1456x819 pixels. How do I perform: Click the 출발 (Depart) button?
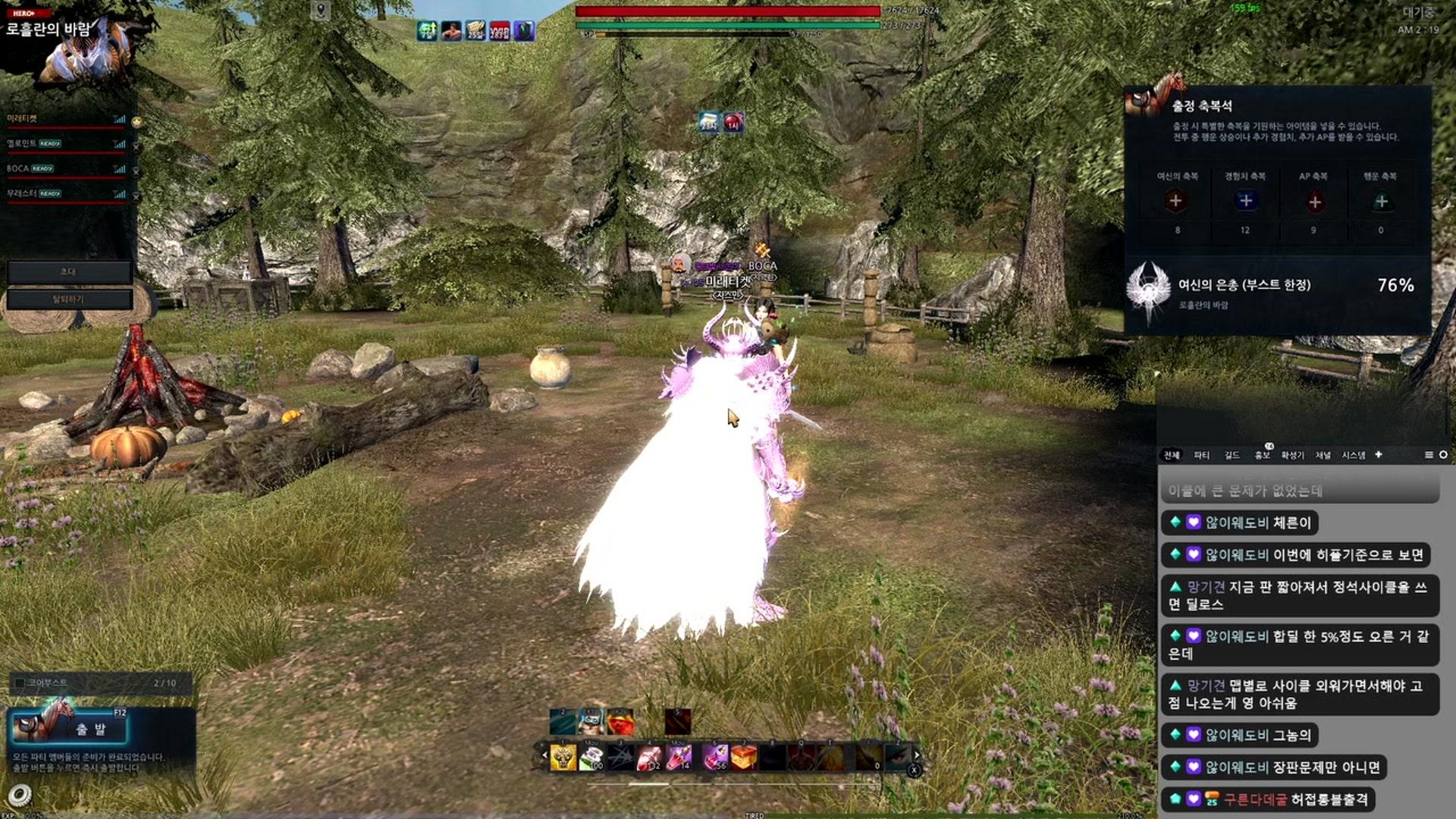pyautogui.click(x=89, y=730)
